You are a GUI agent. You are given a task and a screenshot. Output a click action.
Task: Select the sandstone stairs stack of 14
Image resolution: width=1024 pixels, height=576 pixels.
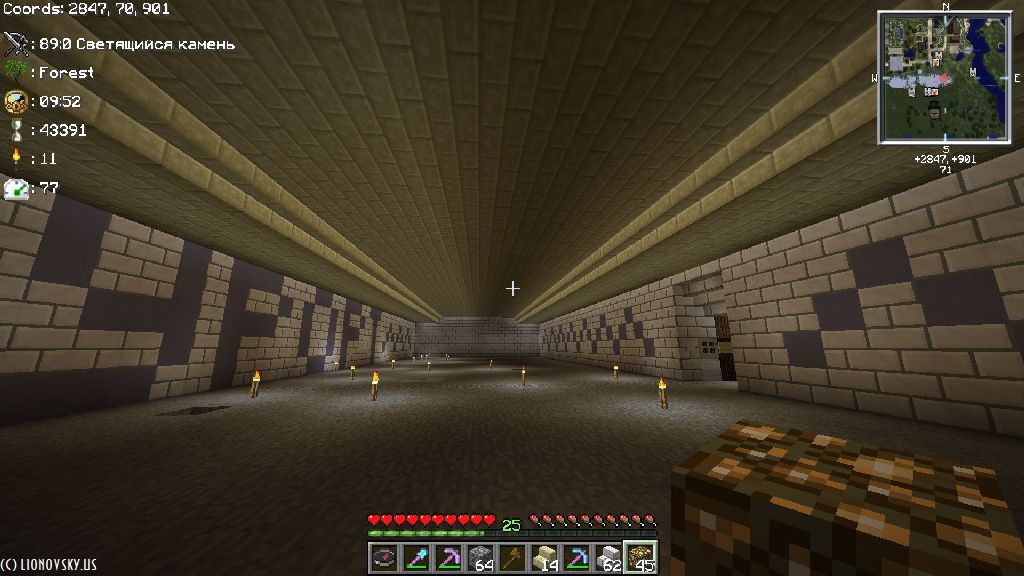tap(544, 557)
